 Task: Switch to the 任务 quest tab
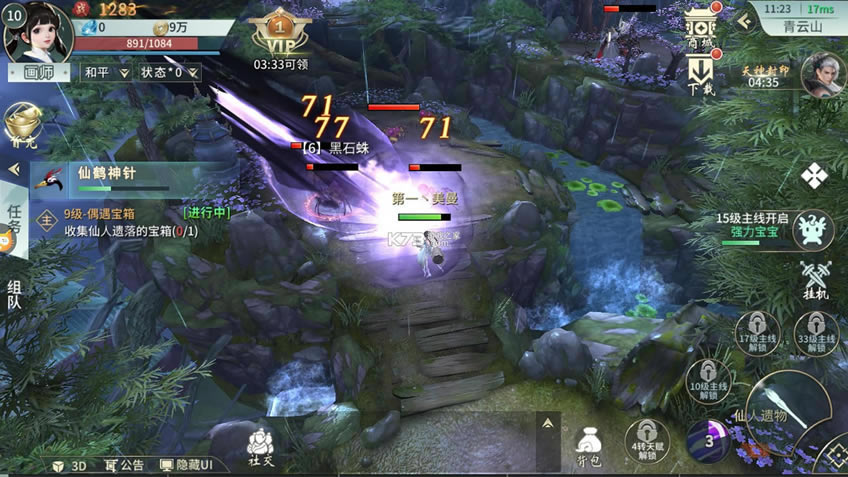pyautogui.click(x=14, y=220)
